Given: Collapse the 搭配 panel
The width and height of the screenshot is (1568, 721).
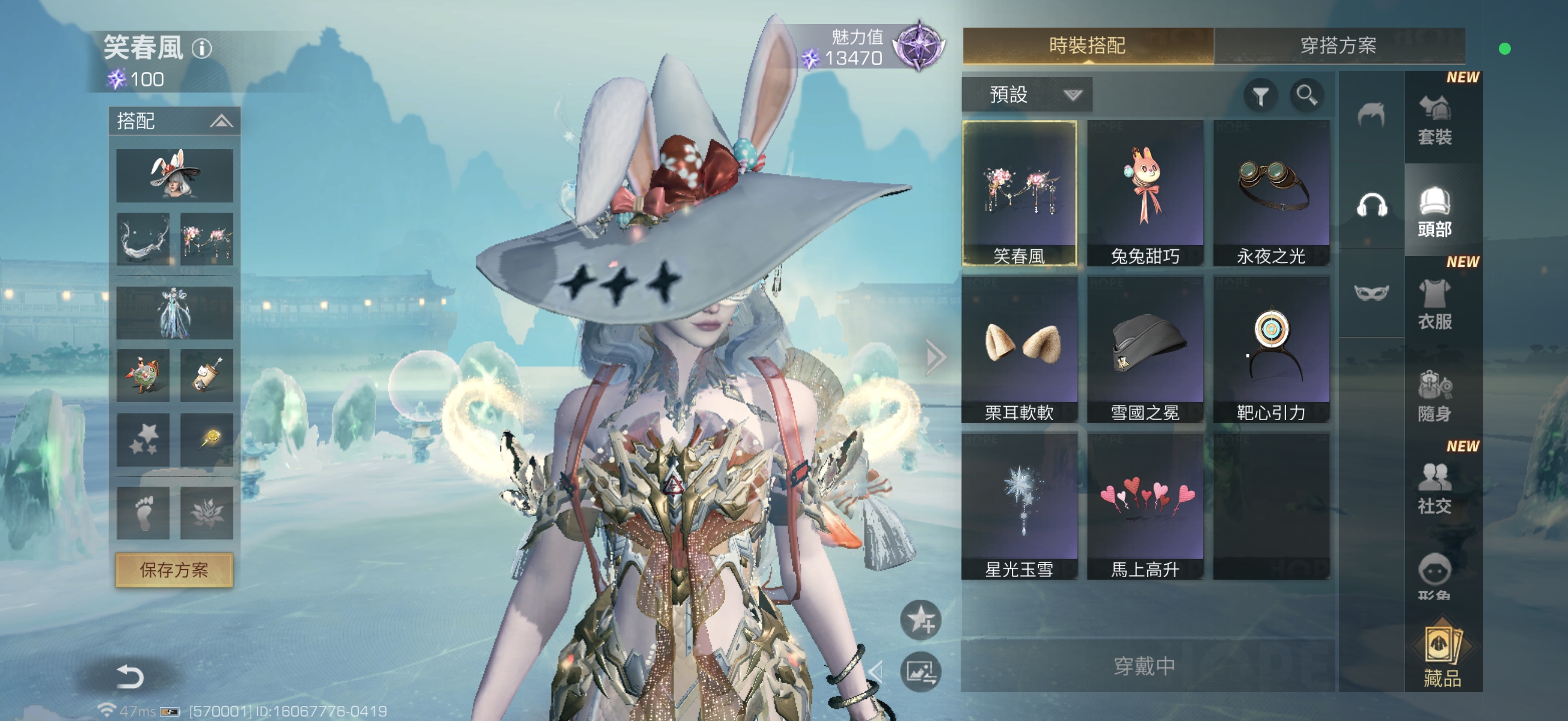Looking at the screenshot, I should 221,121.
